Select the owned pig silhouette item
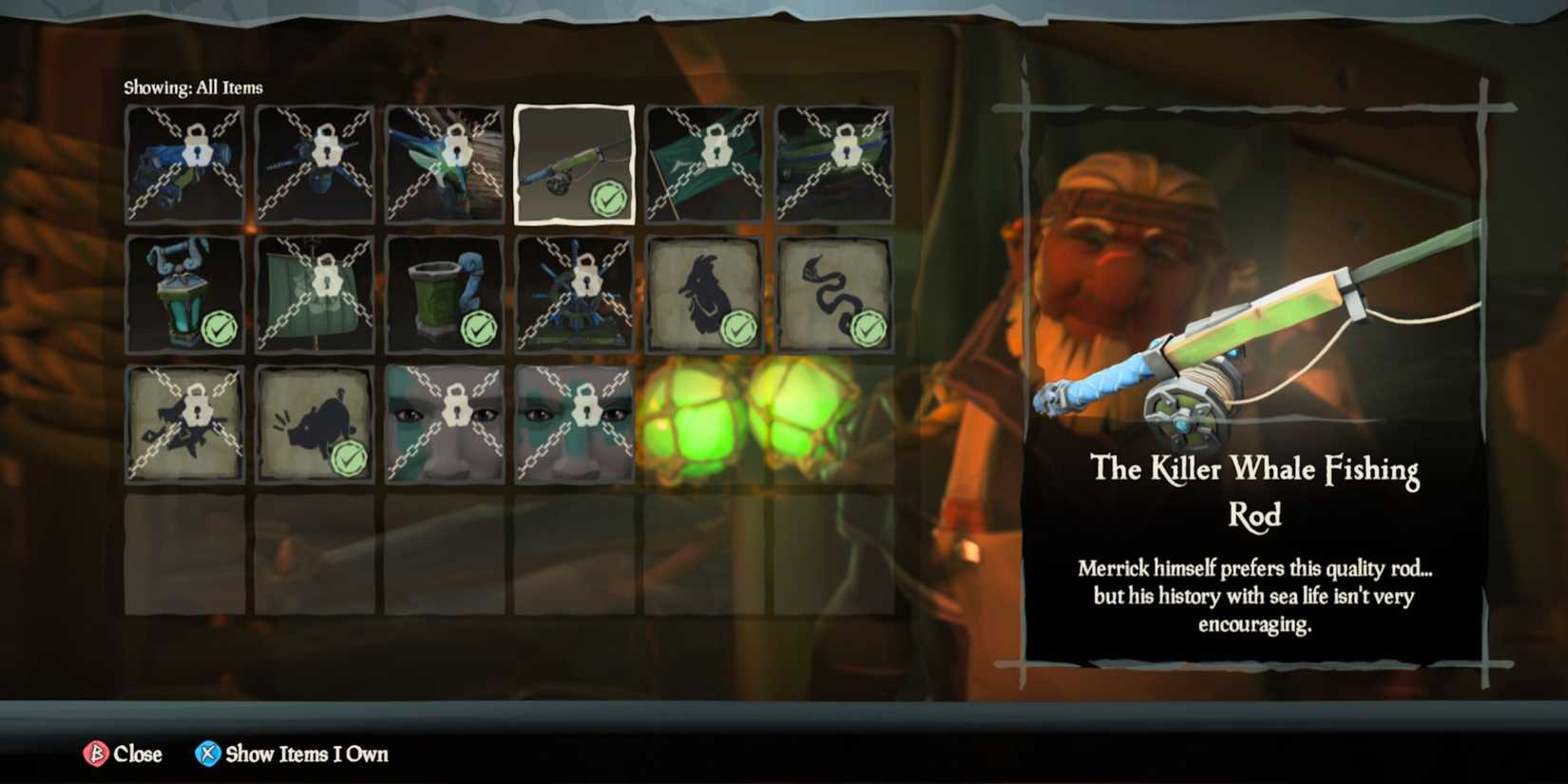This screenshot has height=784, width=1568. tap(315, 424)
